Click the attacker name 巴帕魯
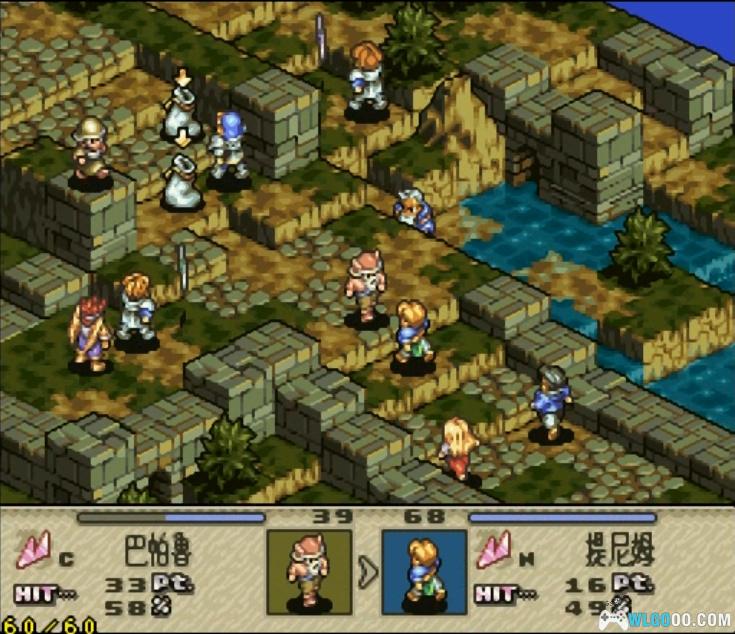This screenshot has width=735, height=634. pos(158,551)
